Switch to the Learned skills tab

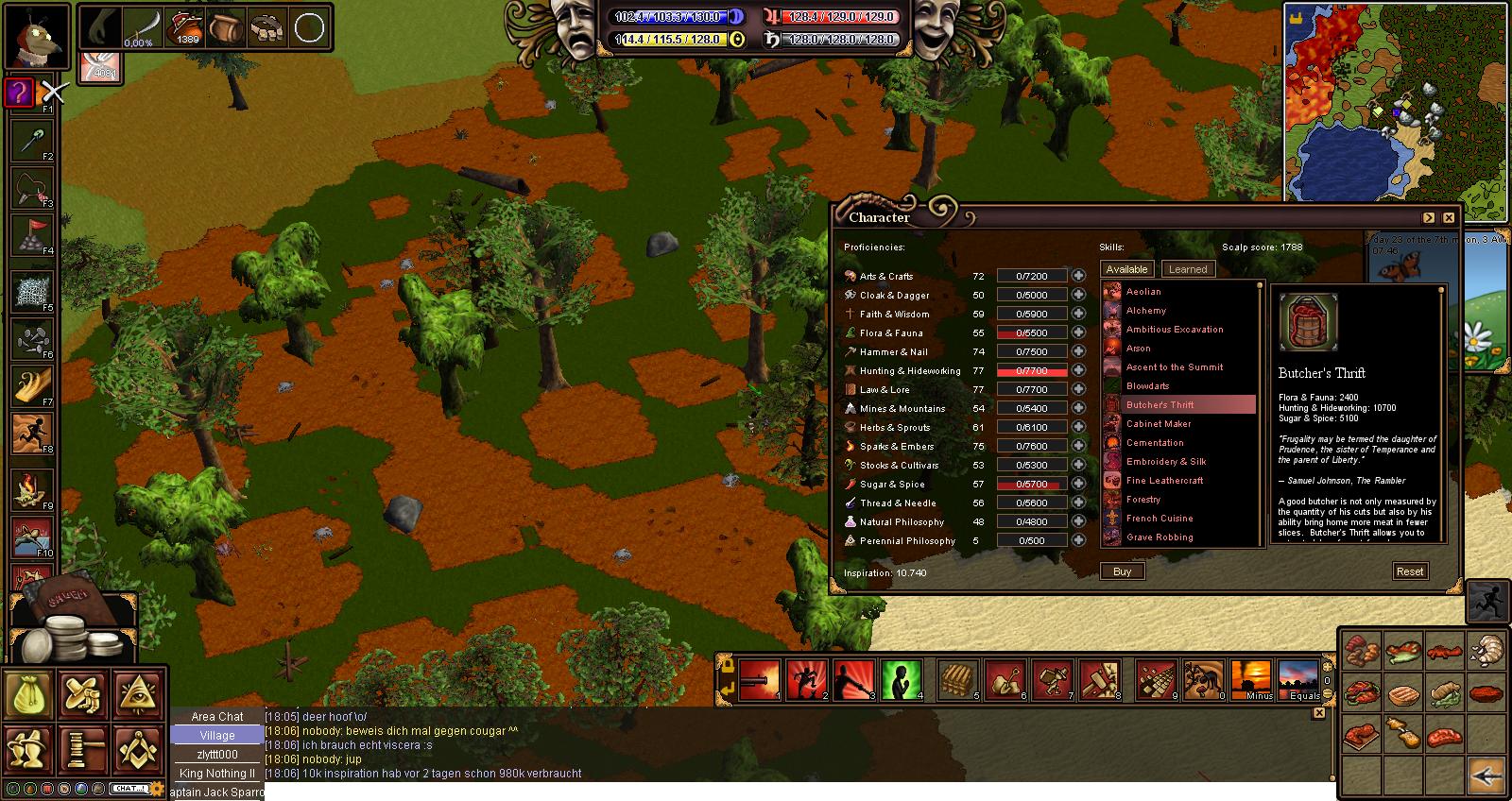point(1187,269)
